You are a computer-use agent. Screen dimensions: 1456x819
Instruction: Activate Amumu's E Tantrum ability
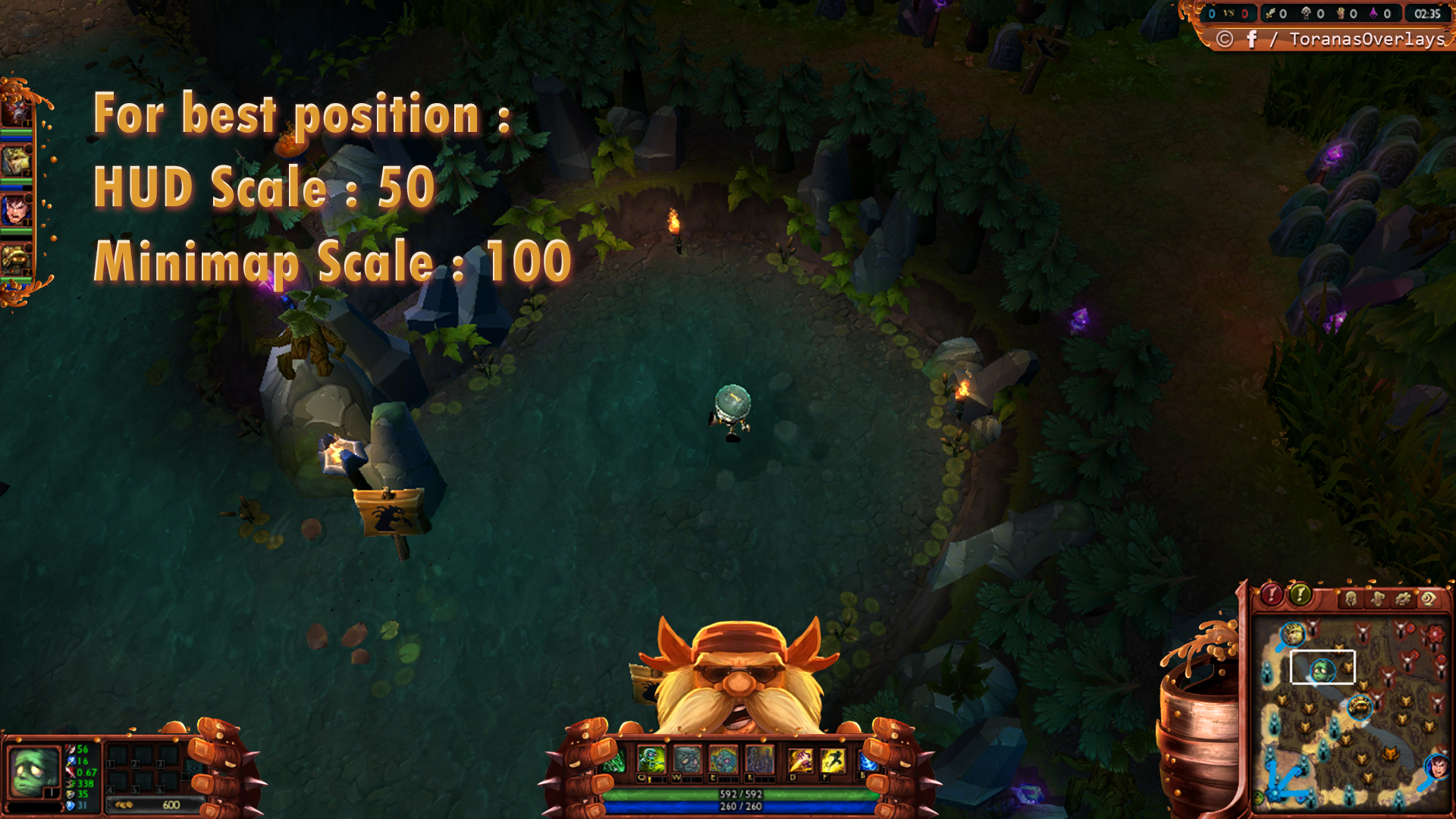point(723,759)
